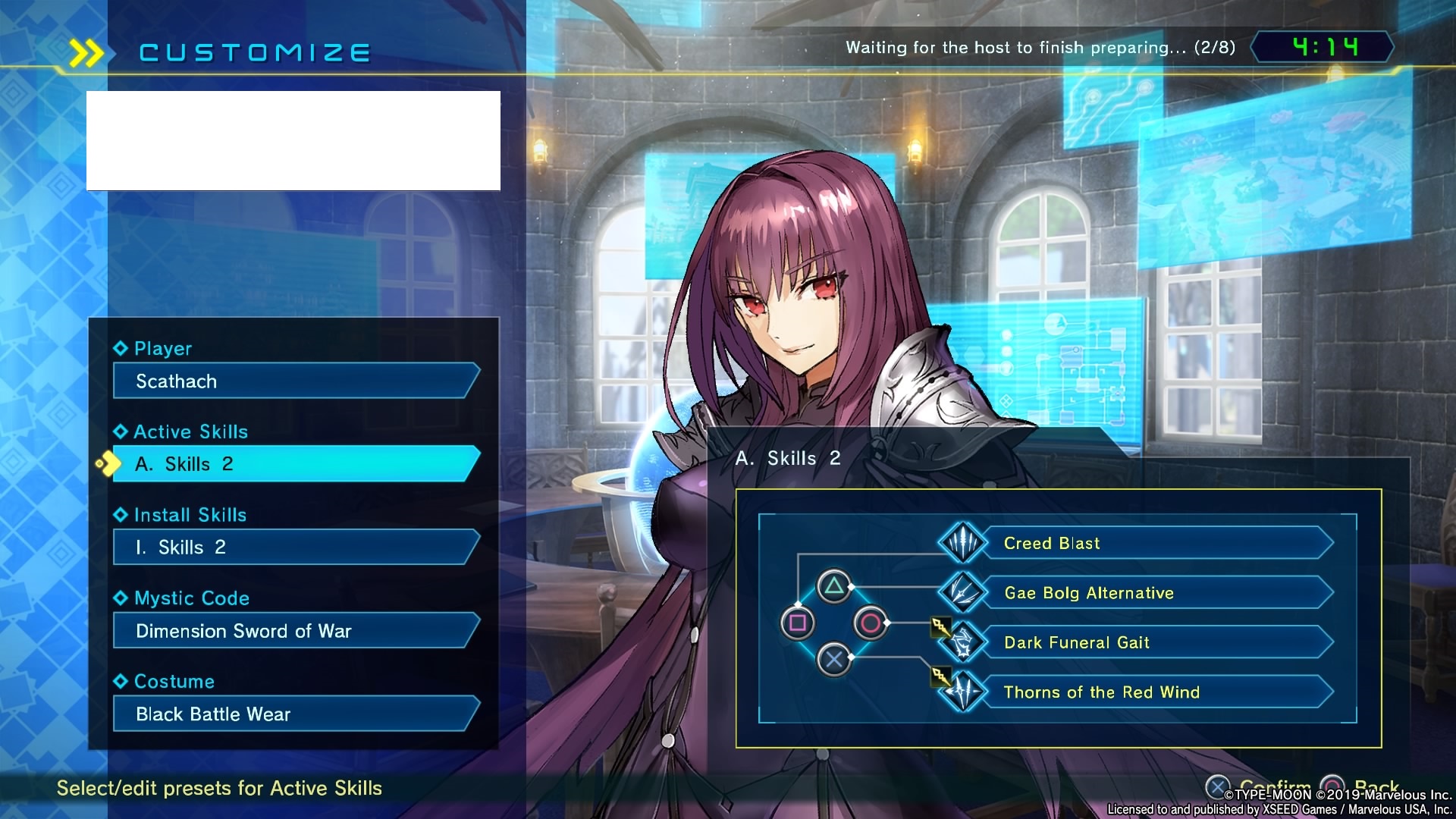Select the Scathach player entry
This screenshot has height=819, width=1456.
click(x=296, y=381)
